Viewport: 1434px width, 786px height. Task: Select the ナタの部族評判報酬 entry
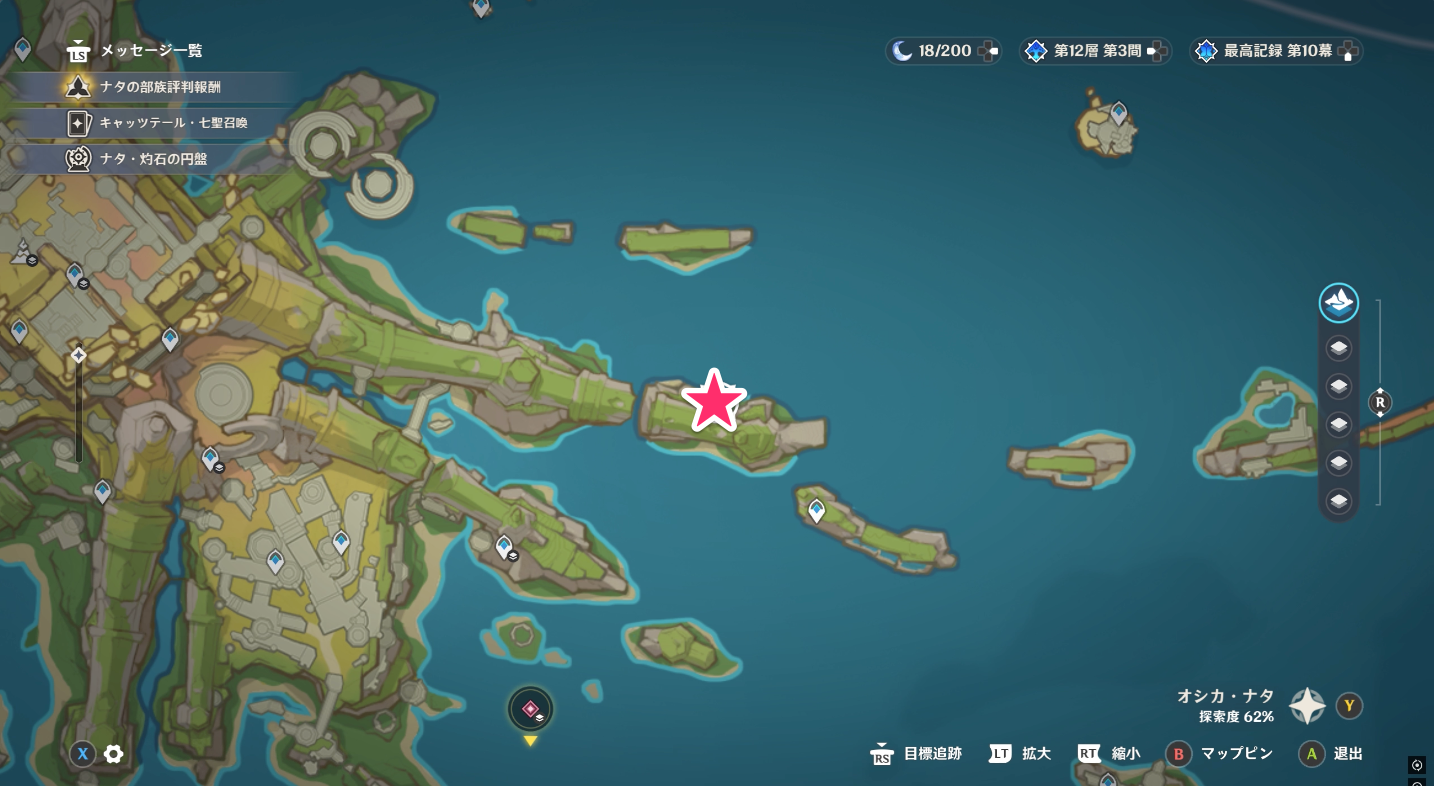(150, 87)
